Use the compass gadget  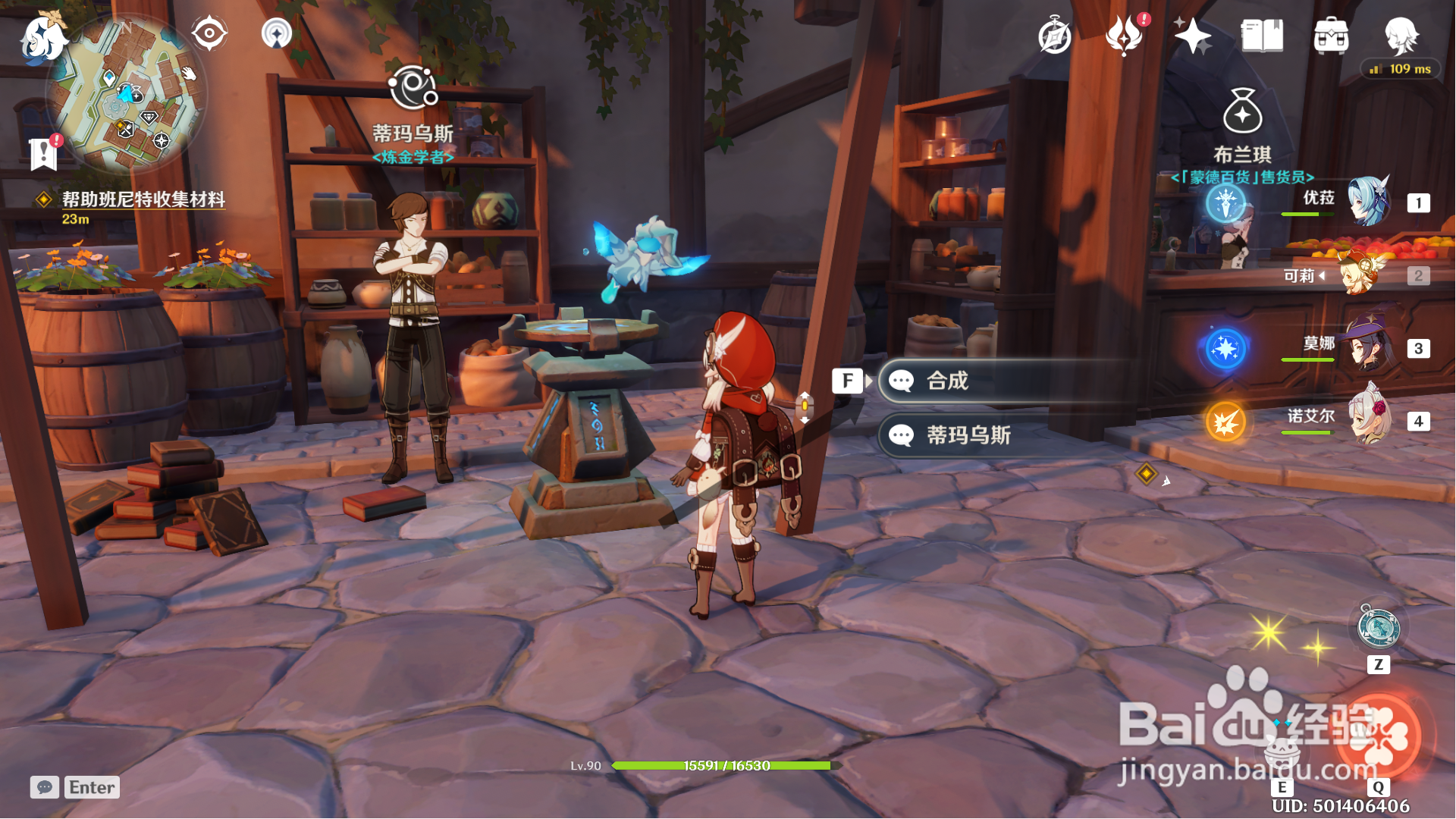point(1378,629)
